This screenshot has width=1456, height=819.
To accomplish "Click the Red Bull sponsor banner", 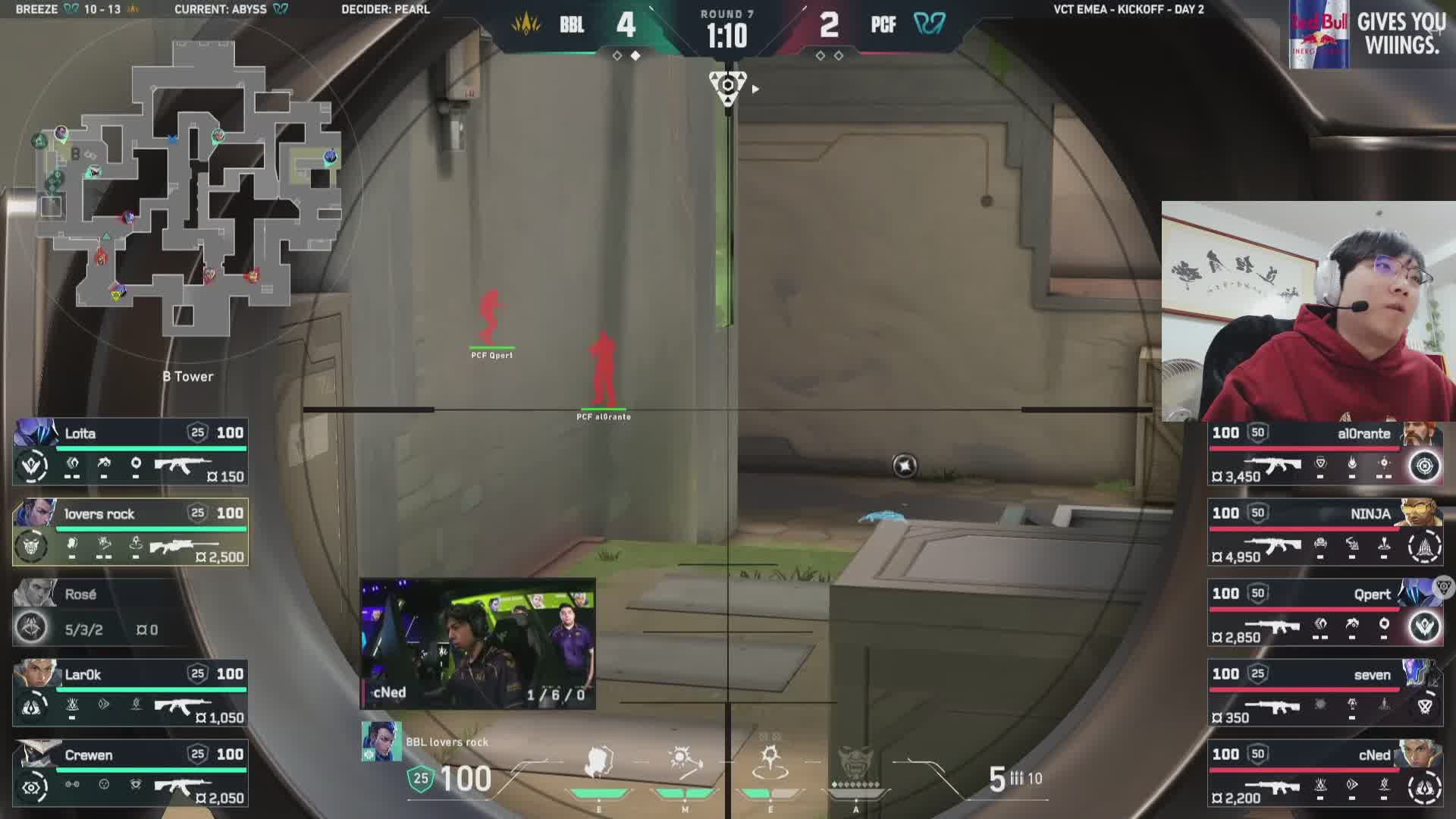I will (1372, 35).
